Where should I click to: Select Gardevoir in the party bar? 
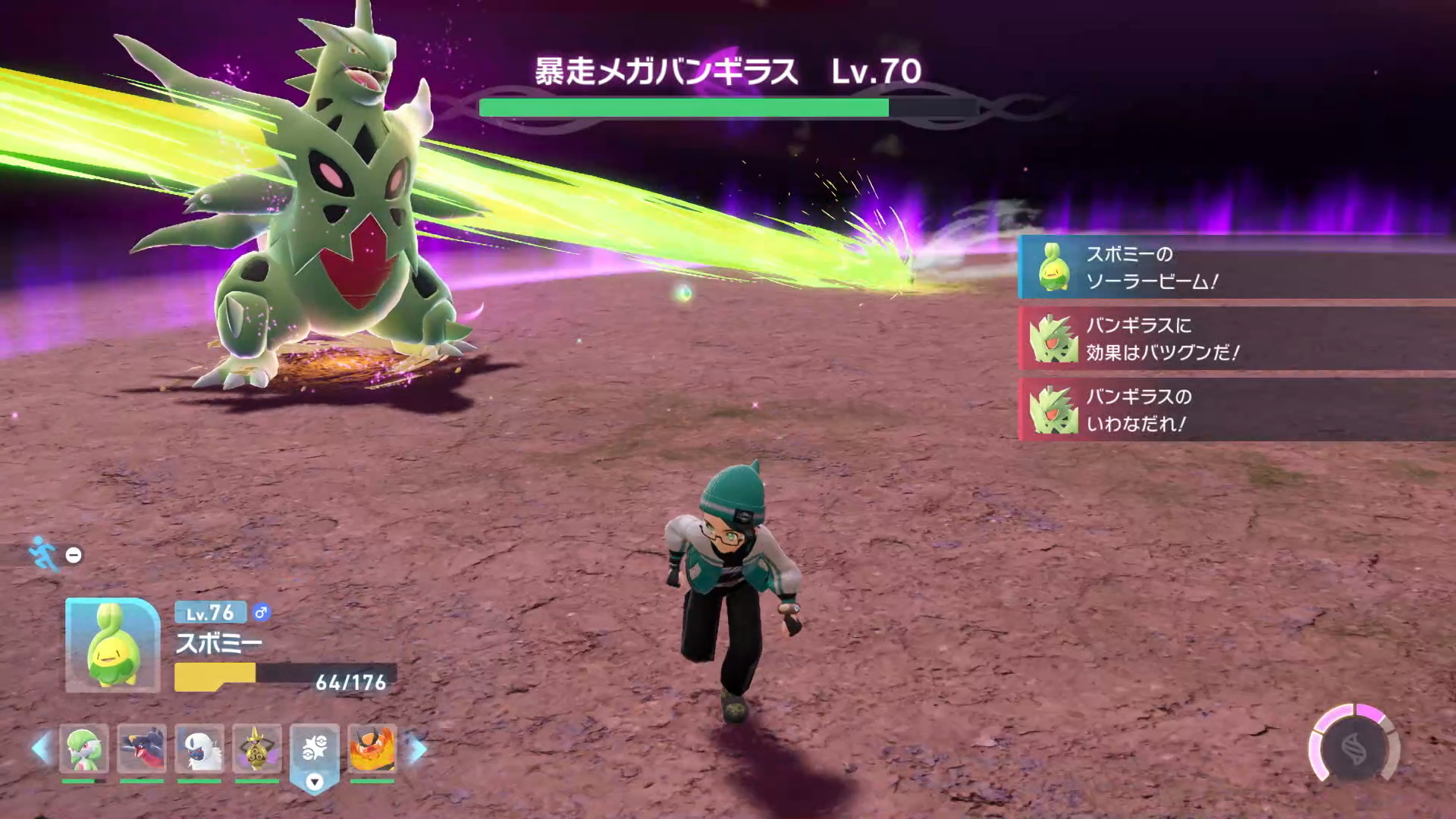point(83,748)
